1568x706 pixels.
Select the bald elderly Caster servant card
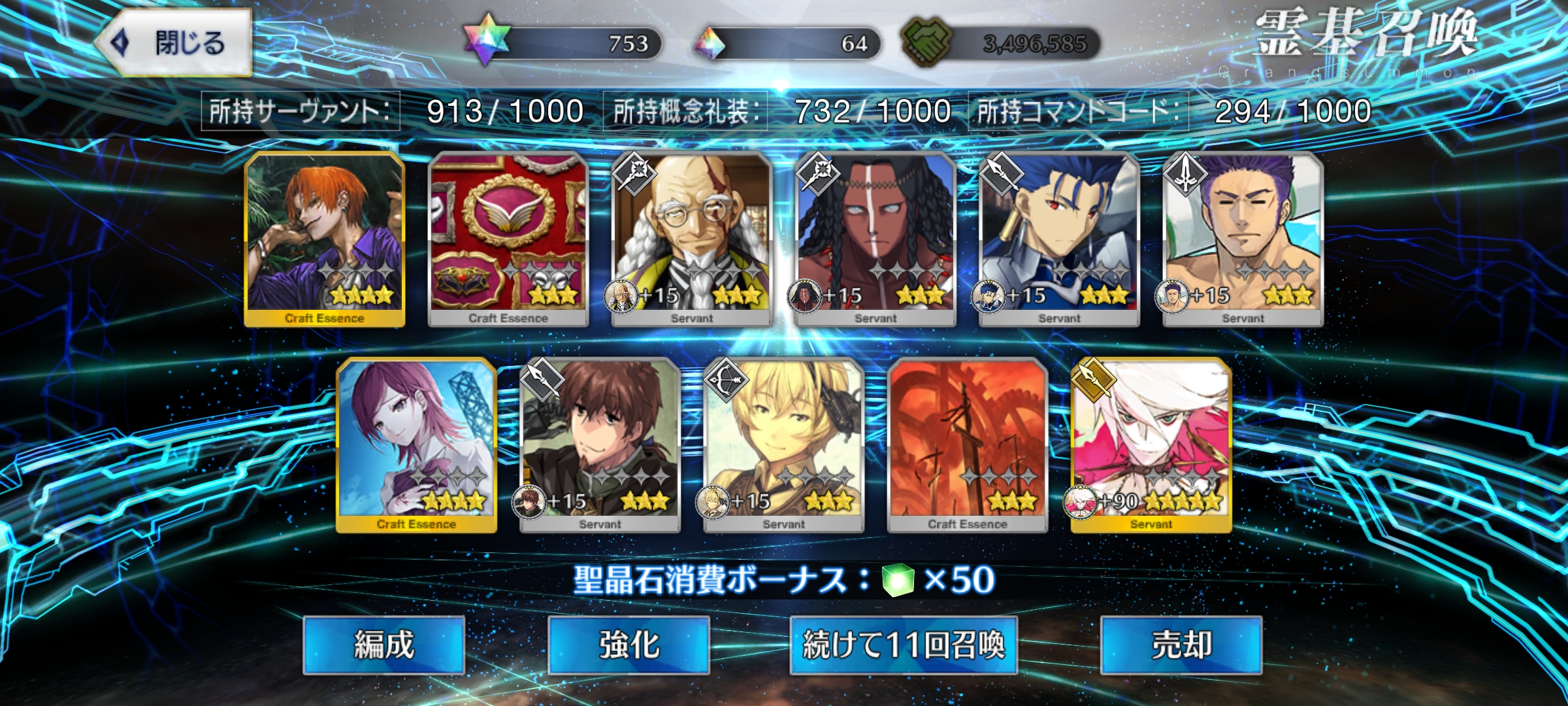[x=693, y=239]
